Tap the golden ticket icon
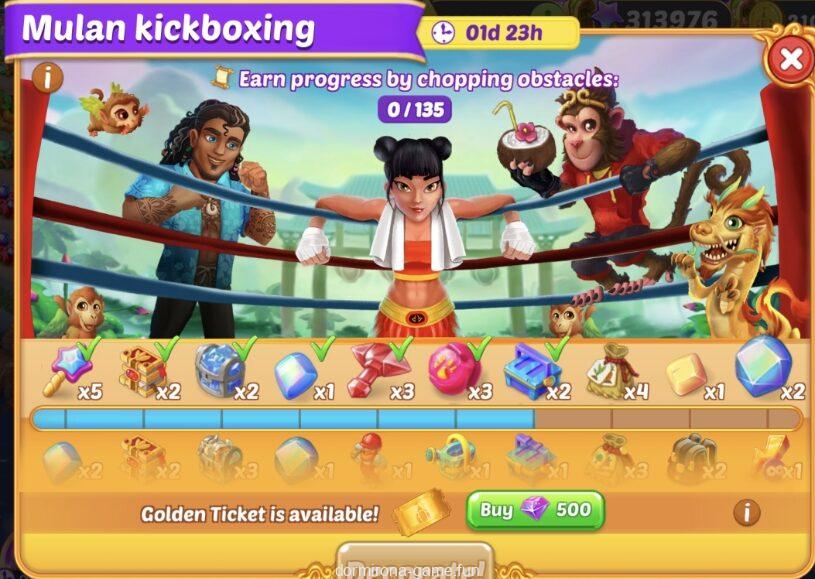 (x=421, y=513)
